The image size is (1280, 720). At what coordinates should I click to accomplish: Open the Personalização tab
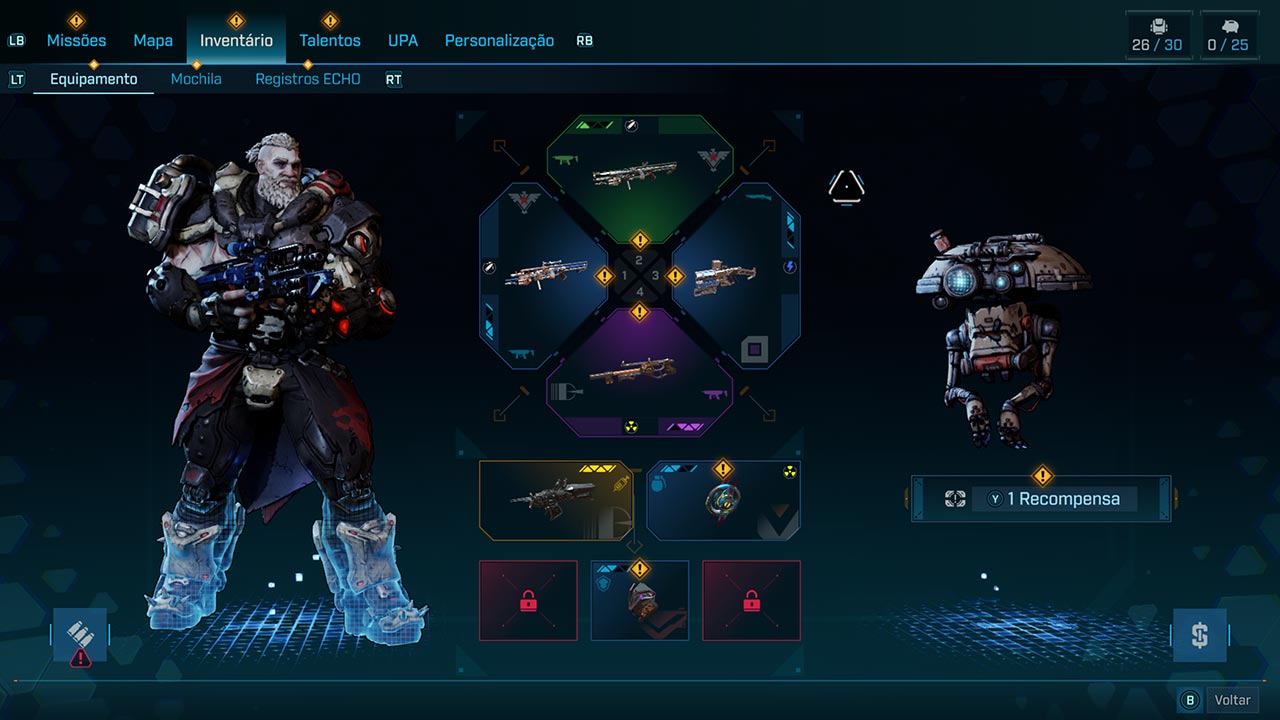pos(499,41)
